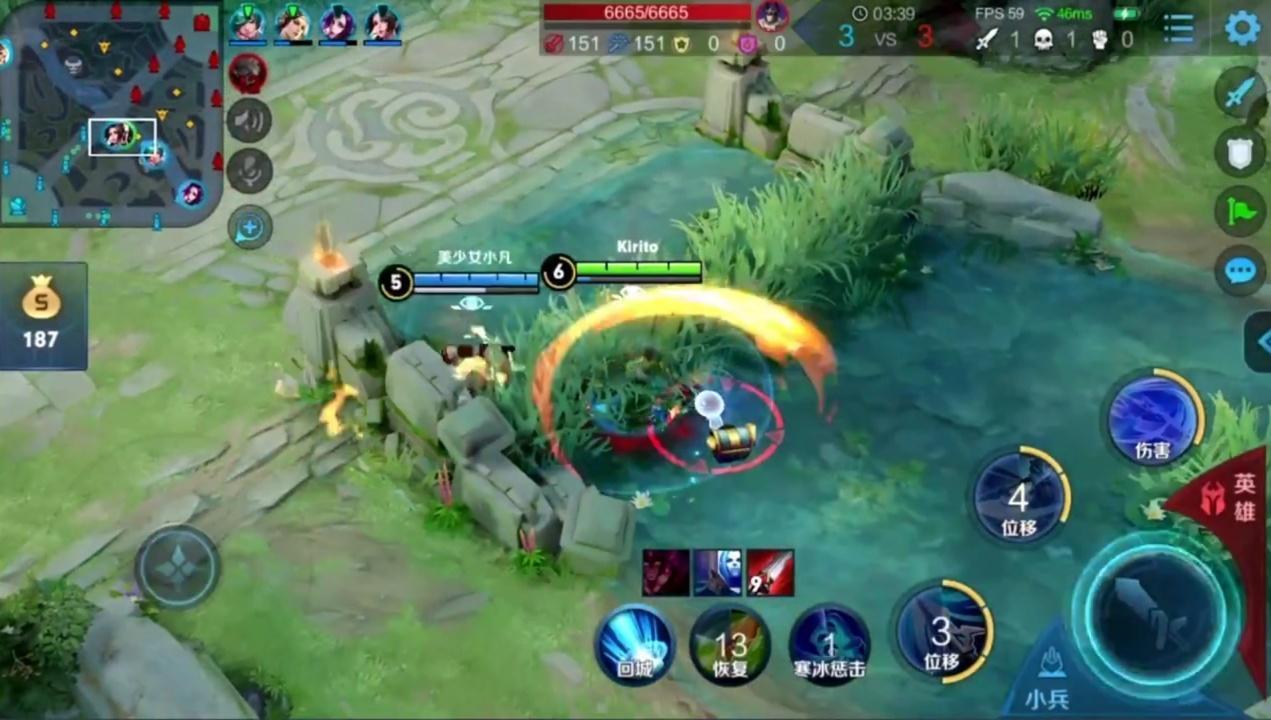Image resolution: width=1271 pixels, height=720 pixels.
Task: Tap the green flag gather signal
Action: [1240, 211]
